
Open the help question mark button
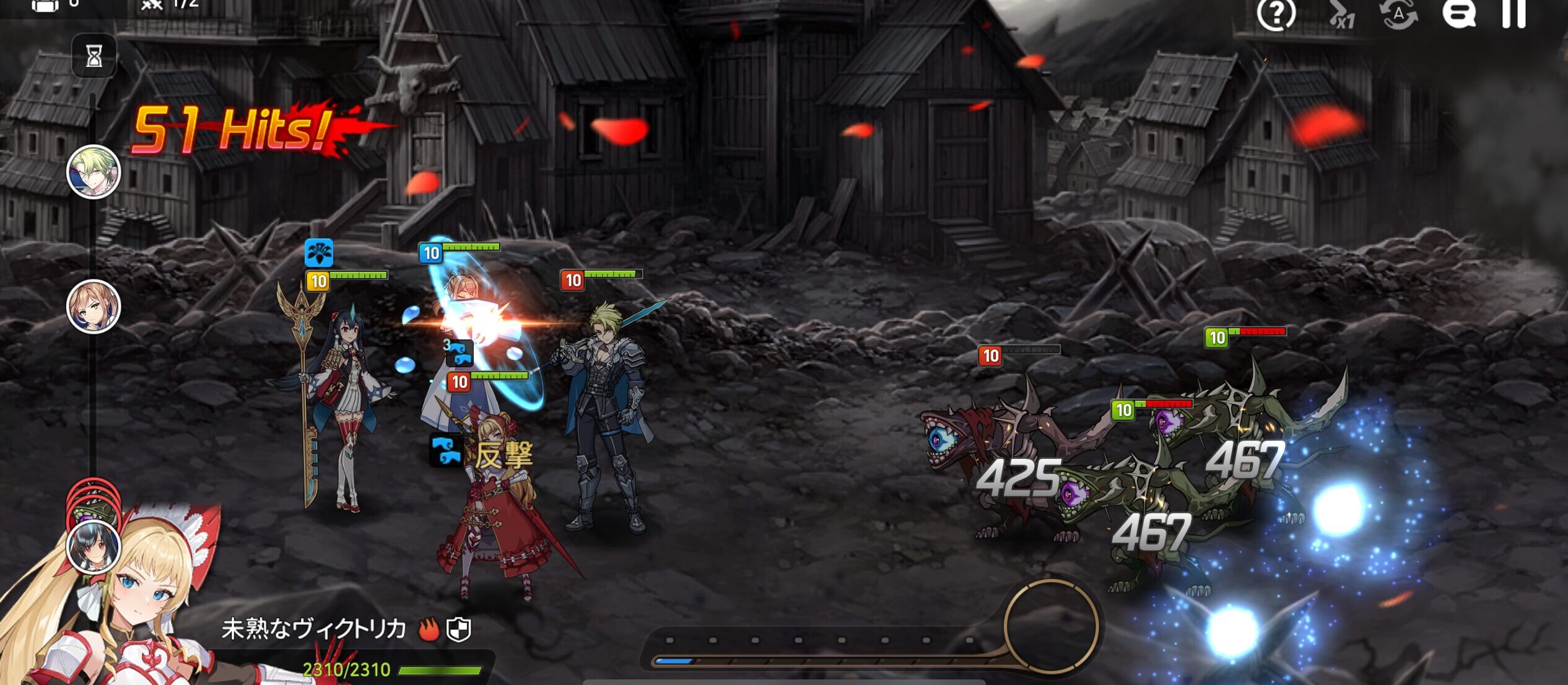tap(1276, 14)
